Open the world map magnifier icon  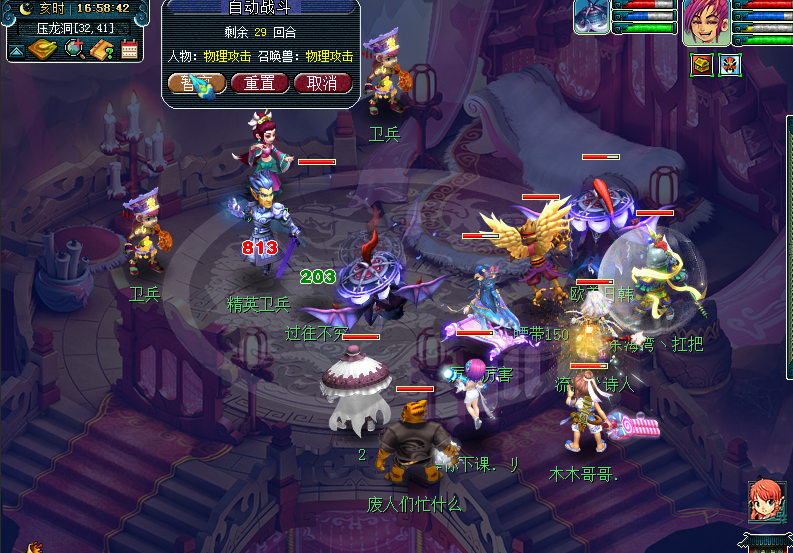[74, 48]
